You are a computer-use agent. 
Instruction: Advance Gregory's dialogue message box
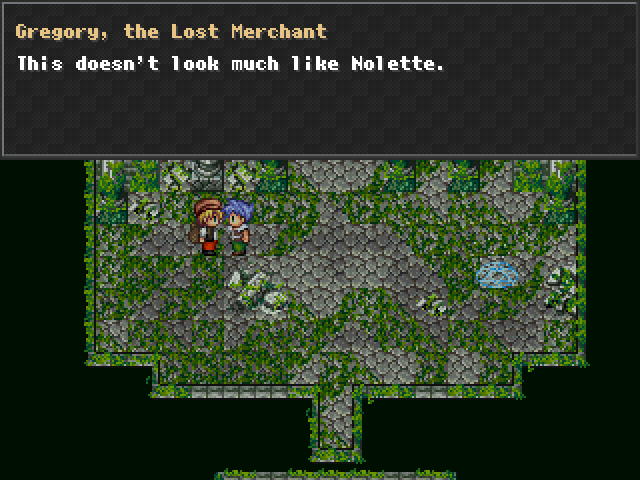[320, 80]
